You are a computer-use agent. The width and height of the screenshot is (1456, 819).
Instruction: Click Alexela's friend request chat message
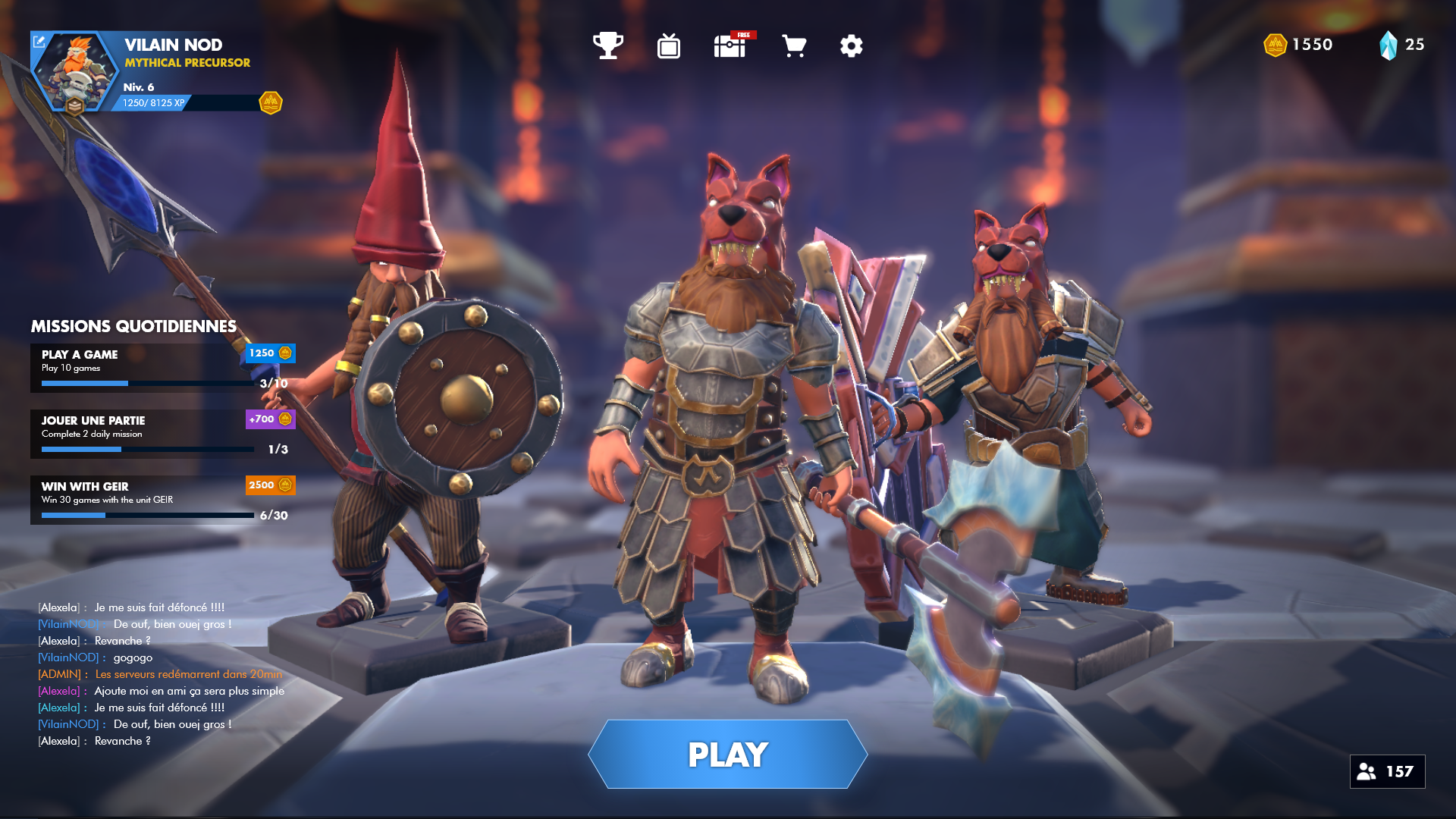[162, 690]
